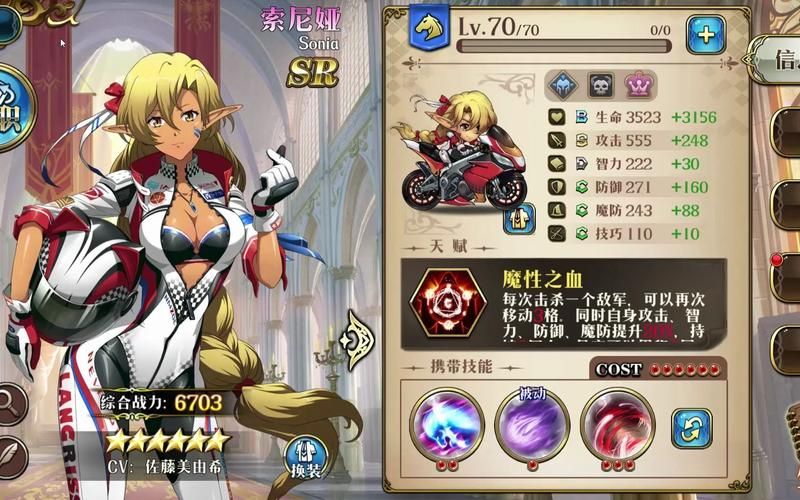Select the red swirl skill orb
The height and width of the screenshot is (500, 800).
click(x=617, y=423)
